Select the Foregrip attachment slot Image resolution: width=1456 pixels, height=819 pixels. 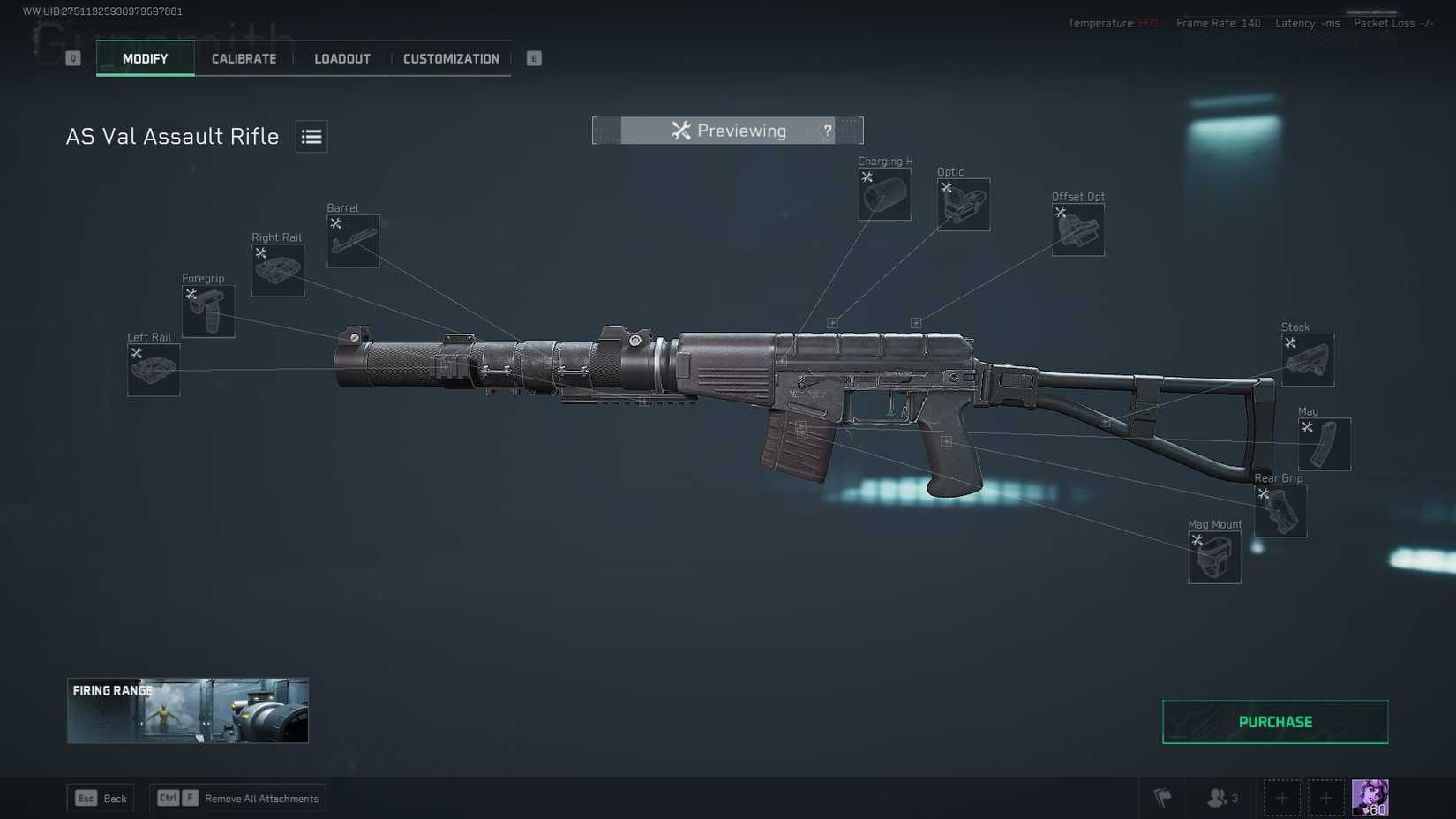pyautogui.click(x=207, y=311)
